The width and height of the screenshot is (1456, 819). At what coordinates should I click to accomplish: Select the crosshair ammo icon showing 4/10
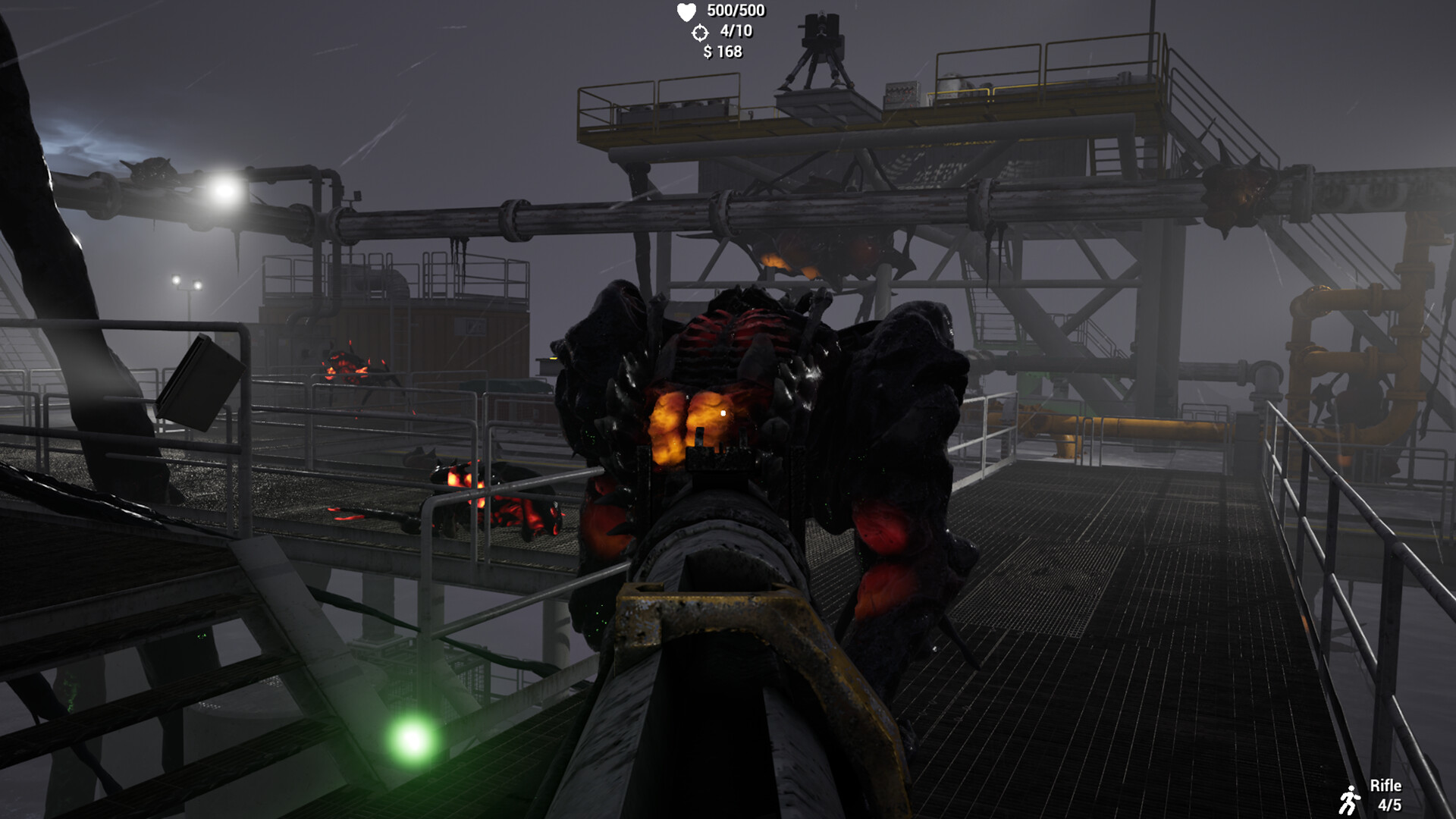point(701,33)
